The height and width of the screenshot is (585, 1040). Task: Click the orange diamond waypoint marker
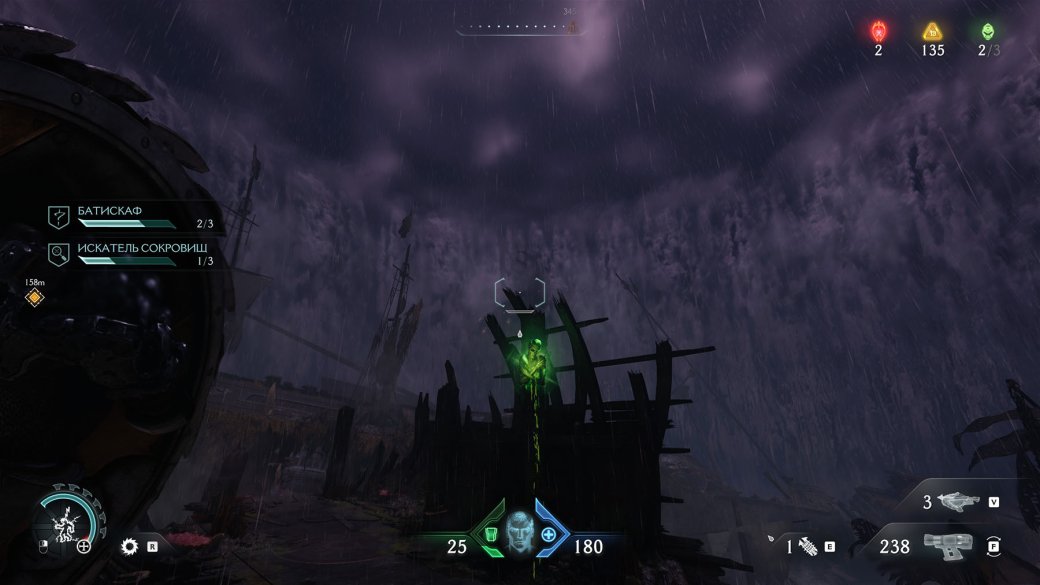point(34,297)
